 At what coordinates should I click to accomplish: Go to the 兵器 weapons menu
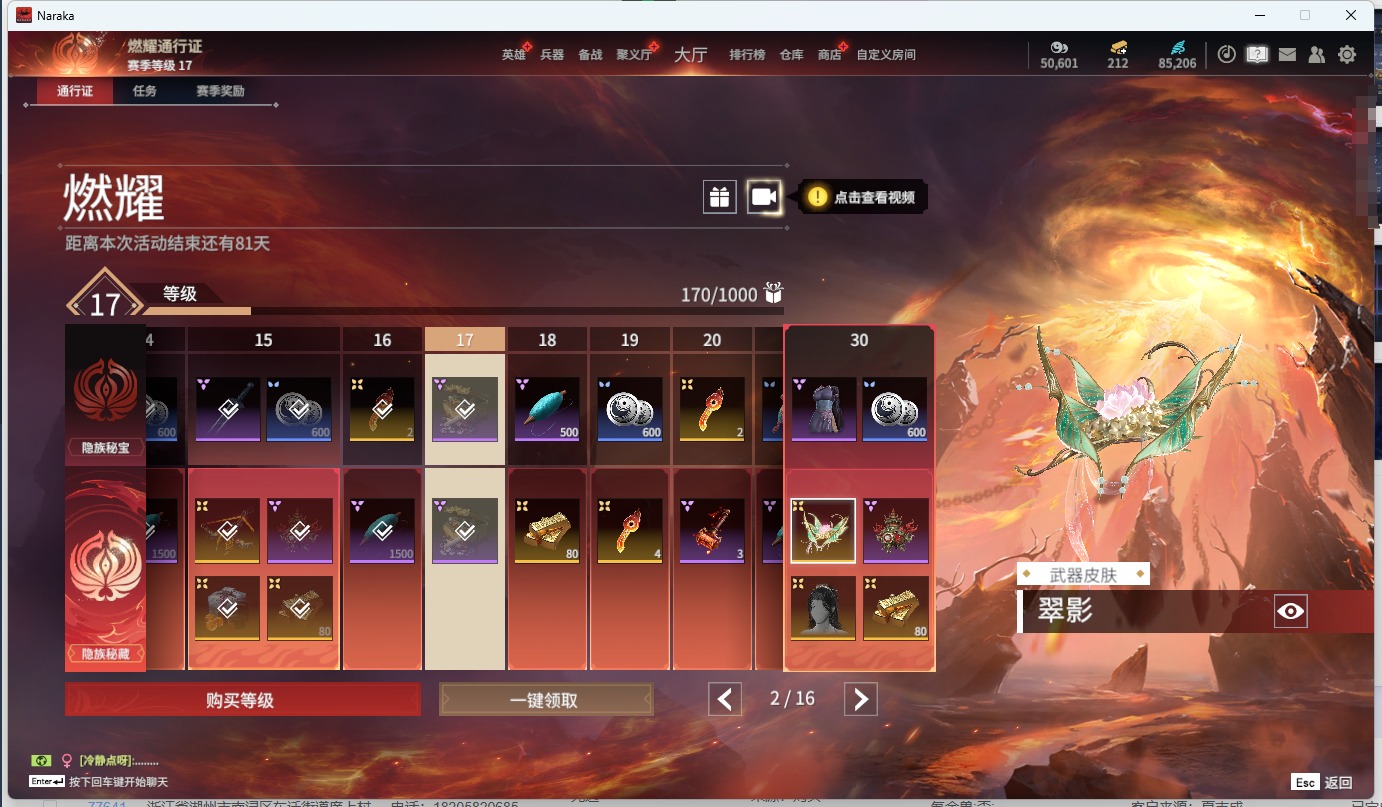pos(552,55)
